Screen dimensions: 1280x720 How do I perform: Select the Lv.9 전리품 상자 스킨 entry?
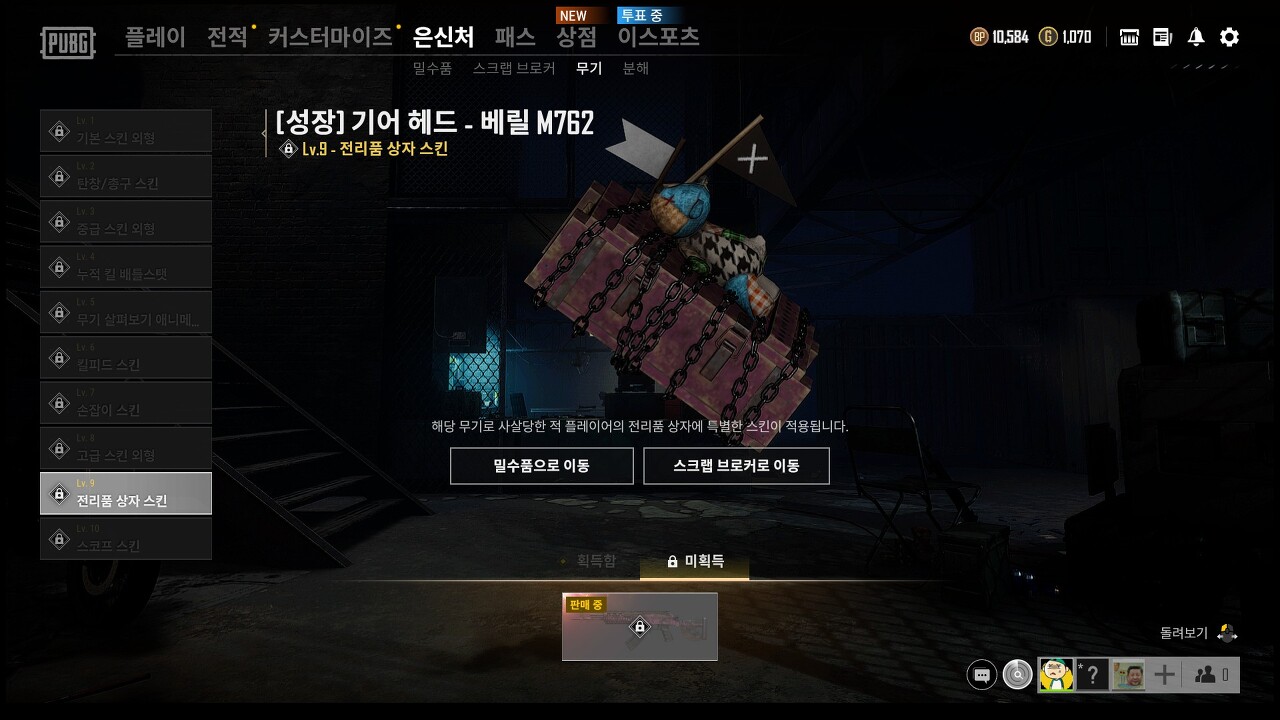(126, 493)
